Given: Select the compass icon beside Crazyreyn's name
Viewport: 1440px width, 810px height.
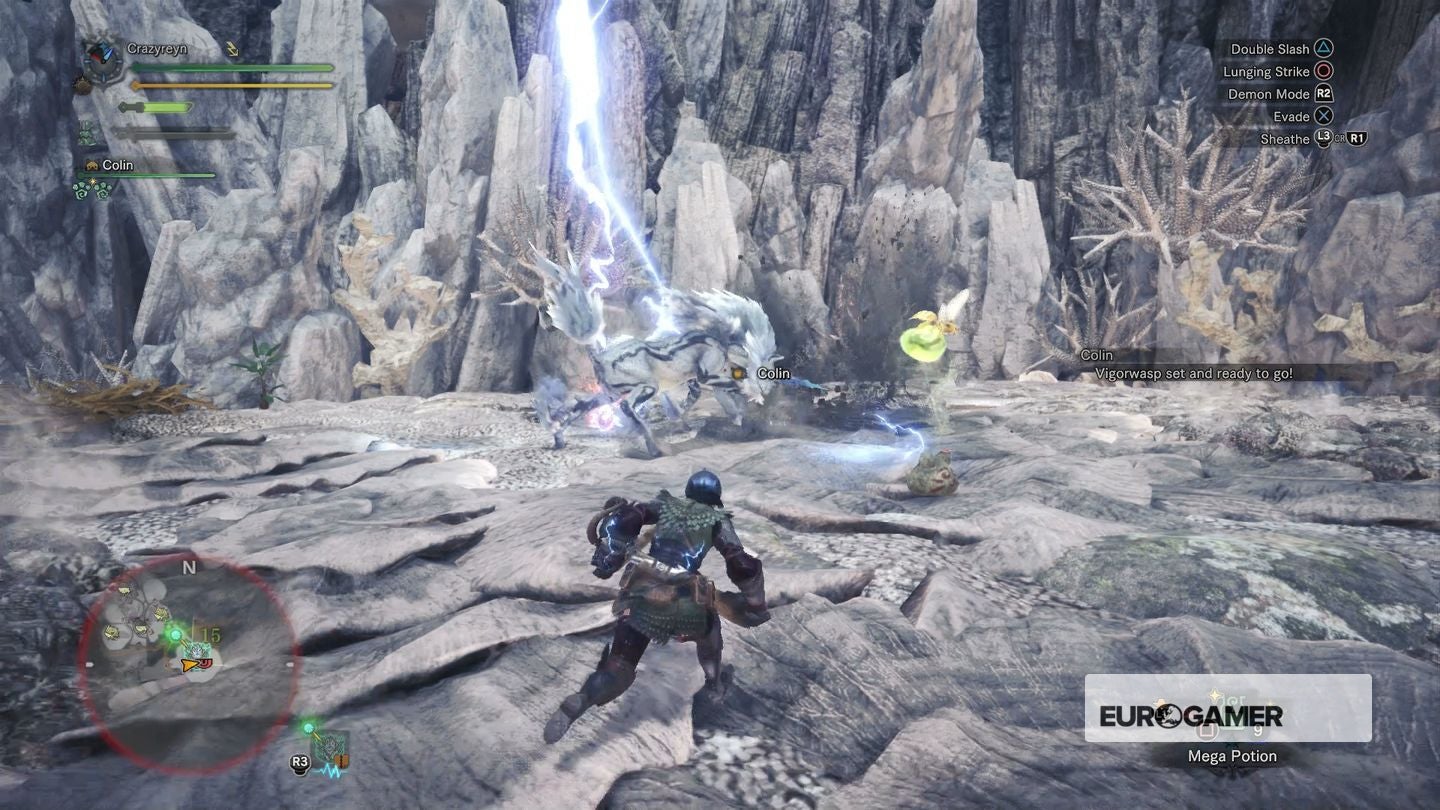Looking at the screenshot, I should (101, 59).
